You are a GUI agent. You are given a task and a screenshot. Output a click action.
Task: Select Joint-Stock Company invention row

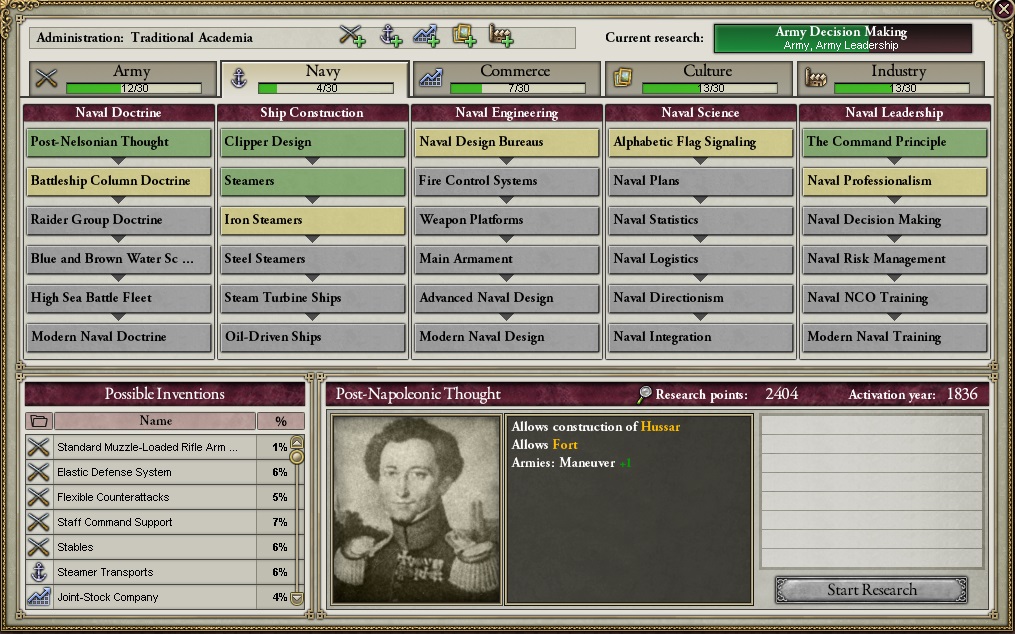(x=145, y=597)
